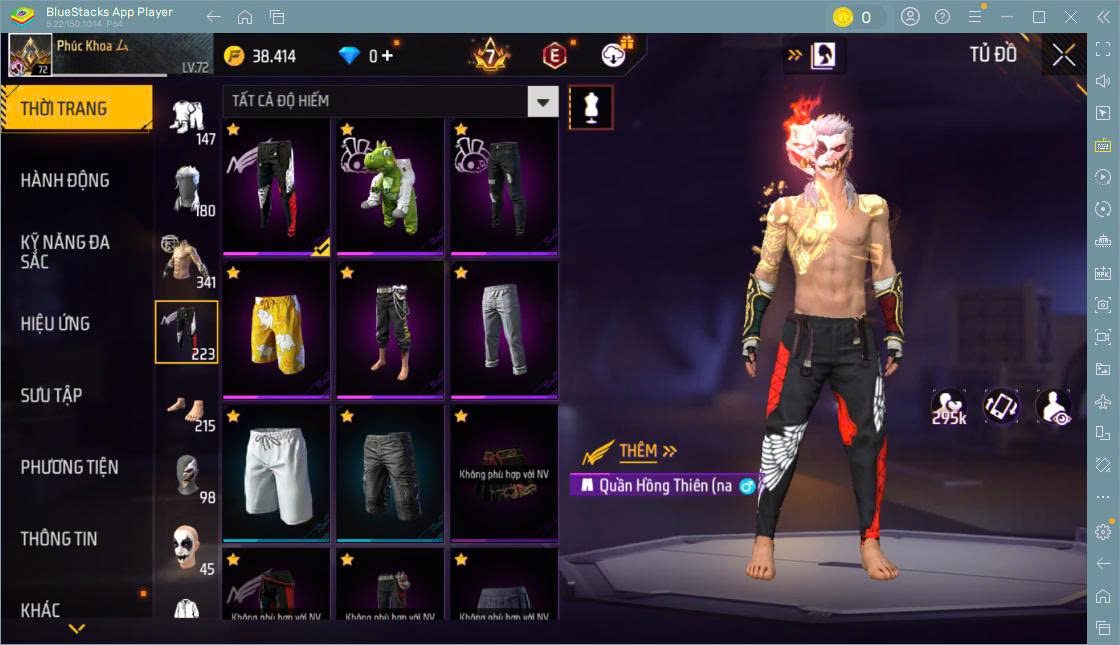
Task: Choose the THÔNG TIN tab
Action: coord(60,539)
